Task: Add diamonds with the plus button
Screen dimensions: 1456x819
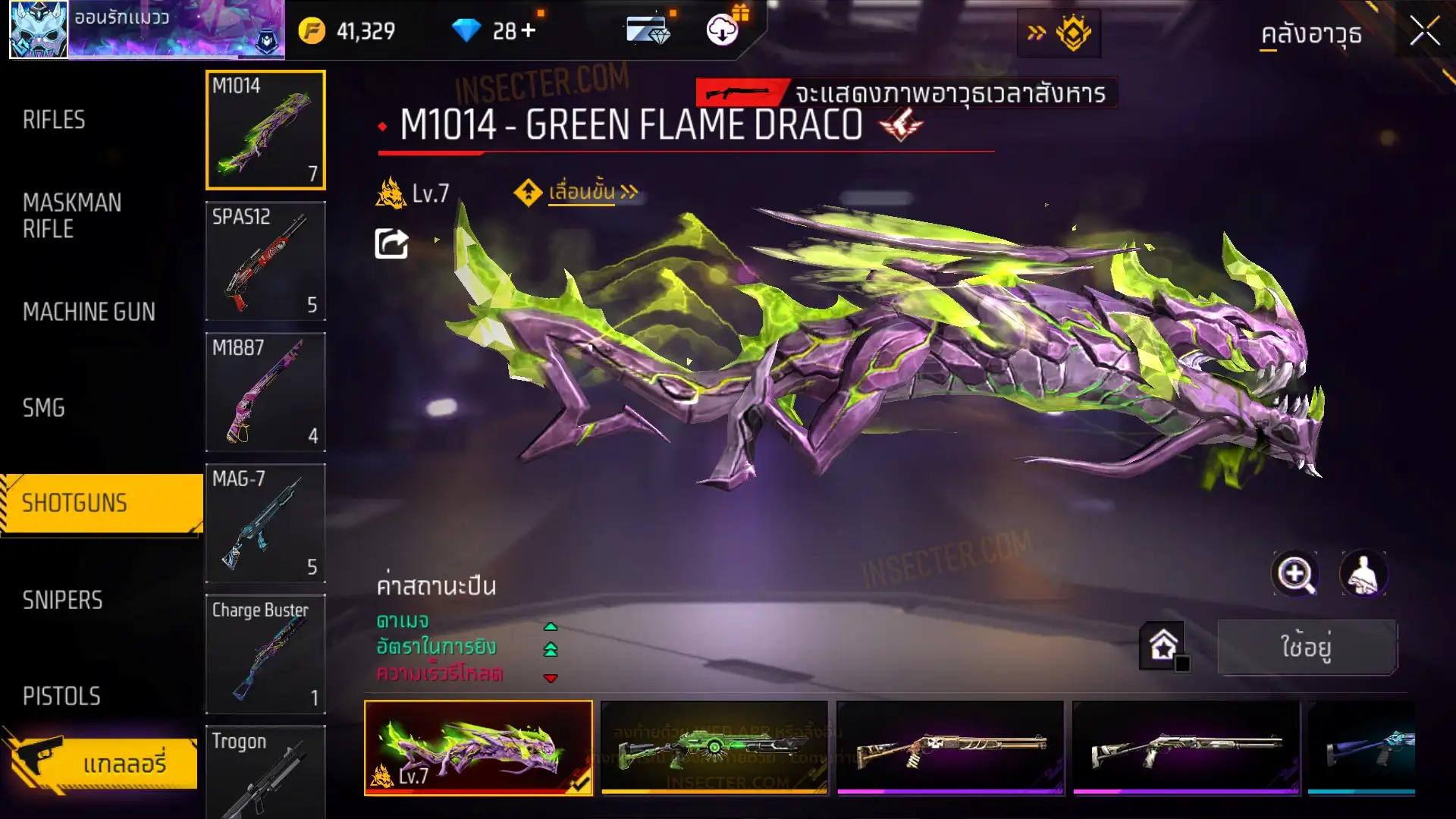Action: tap(528, 30)
